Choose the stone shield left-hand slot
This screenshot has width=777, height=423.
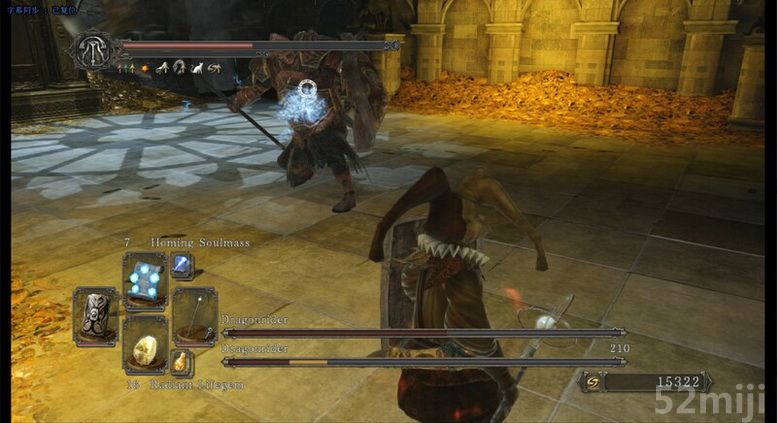(96, 313)
